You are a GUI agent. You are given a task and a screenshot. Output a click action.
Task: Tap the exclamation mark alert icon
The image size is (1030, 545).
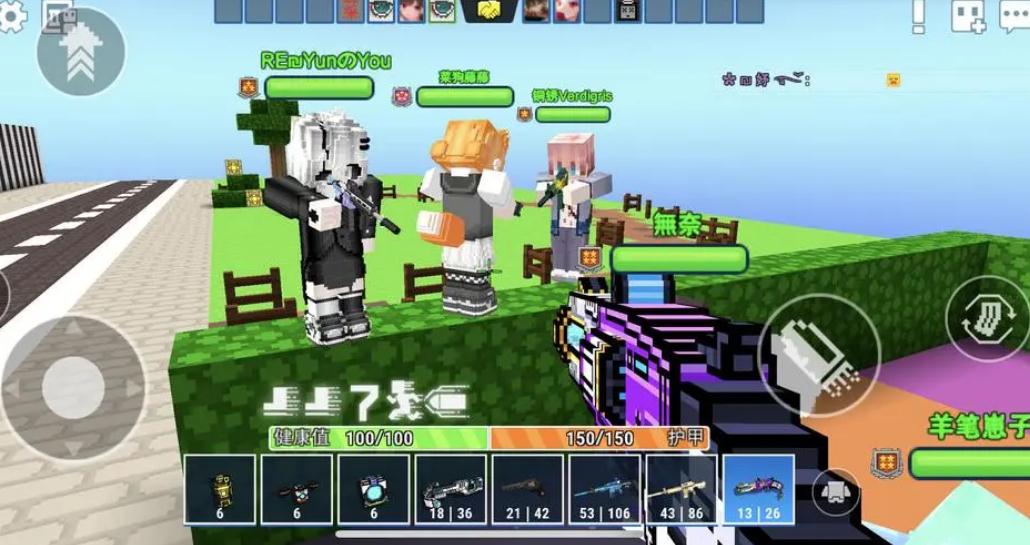tap(918, 16)
